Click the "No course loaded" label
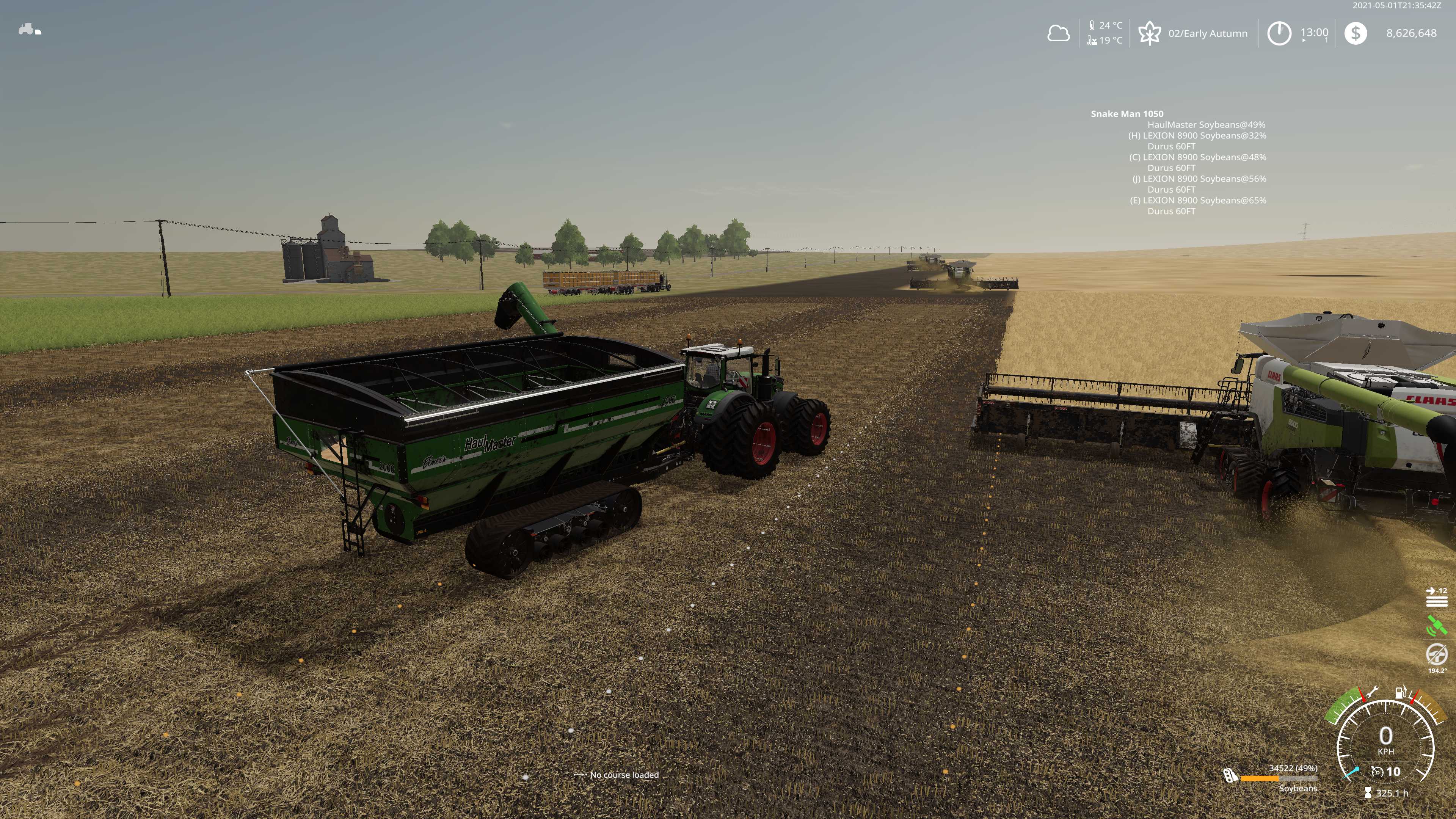The image size is (1456, 819). click(x=624, y=775)
